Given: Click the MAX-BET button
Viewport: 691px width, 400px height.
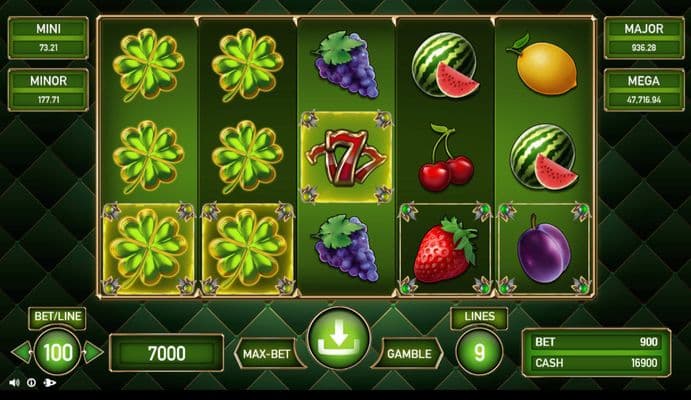Looking at the screenshot, I should point(268,353).
